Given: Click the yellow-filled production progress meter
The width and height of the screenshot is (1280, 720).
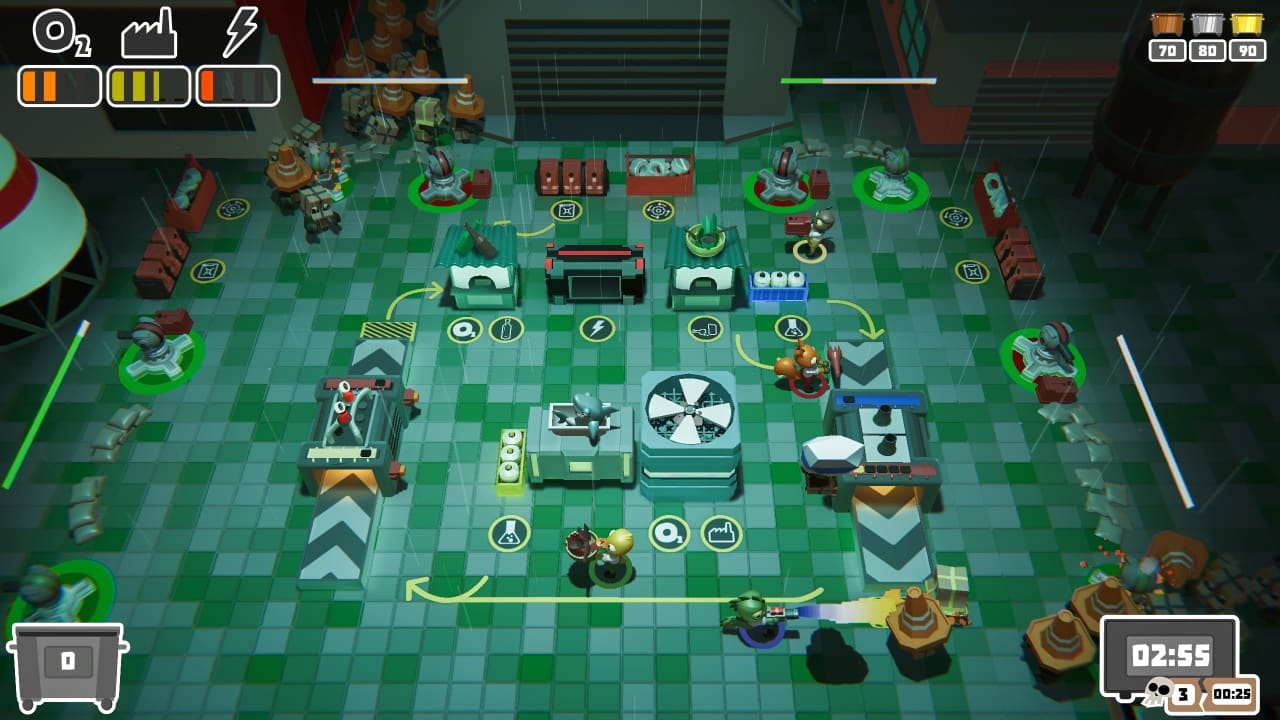Looking at the screenshot, I should 148,86.
